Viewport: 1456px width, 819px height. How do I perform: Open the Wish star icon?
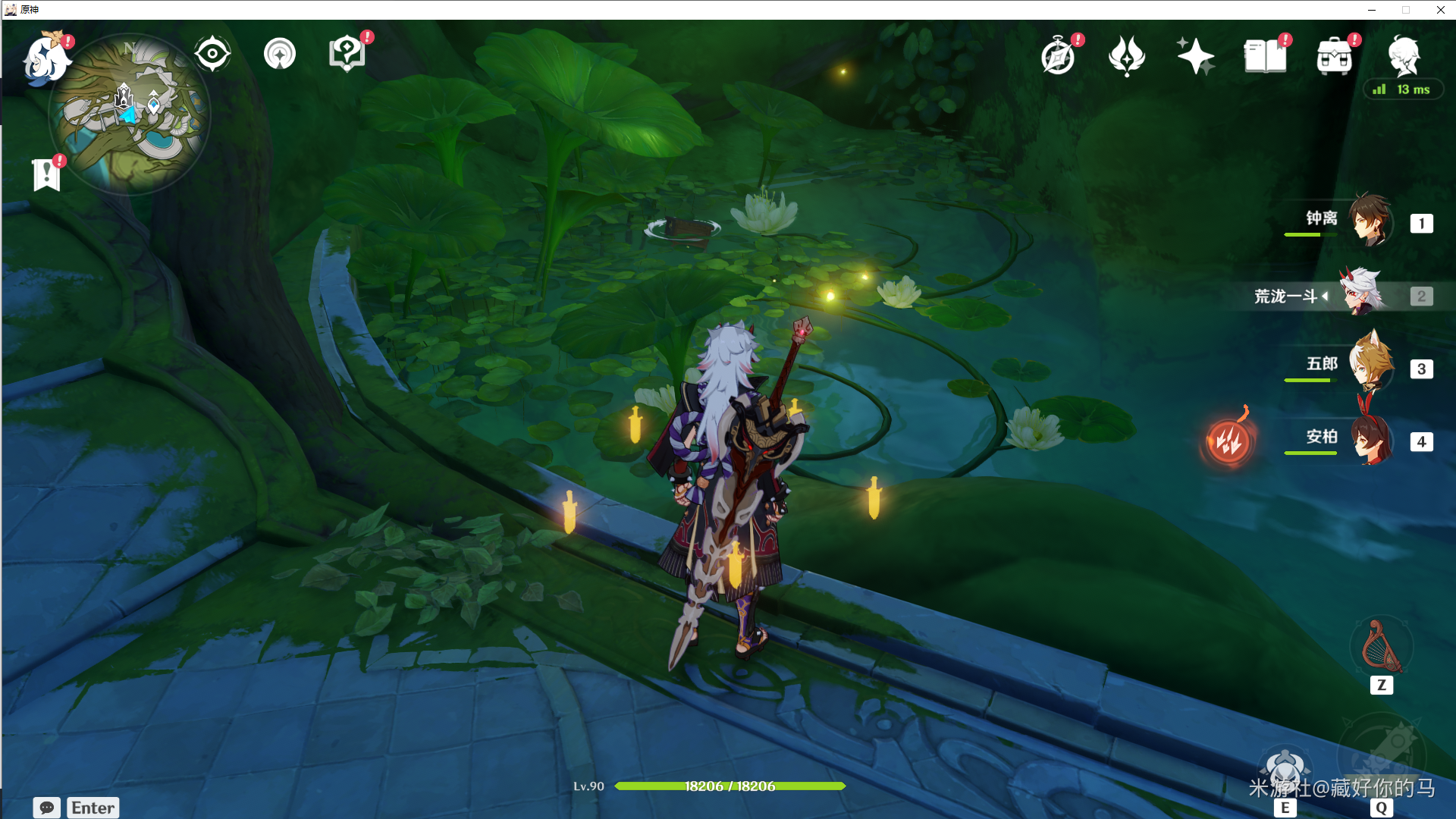tap(1196, 56)
